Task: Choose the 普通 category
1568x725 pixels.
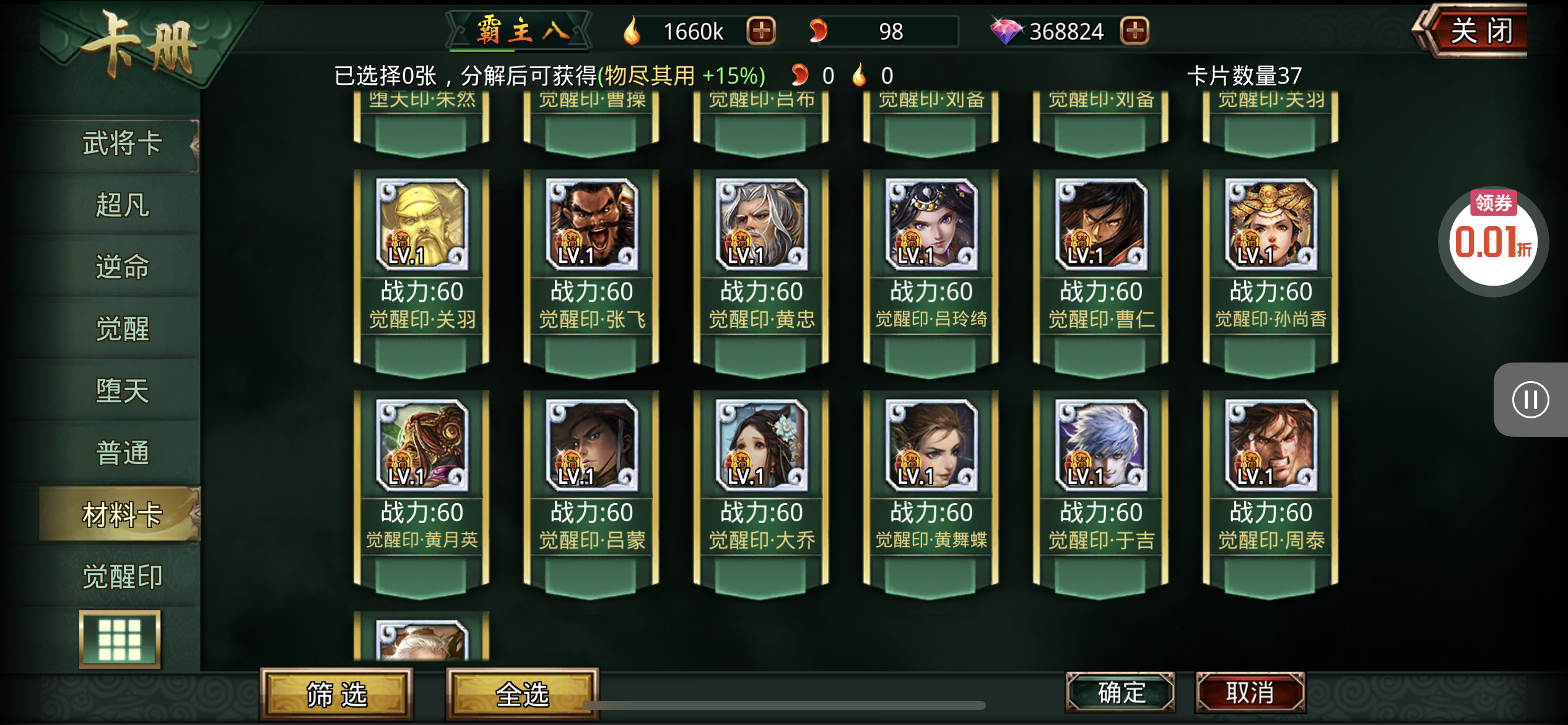Action: tap(122, 453)
